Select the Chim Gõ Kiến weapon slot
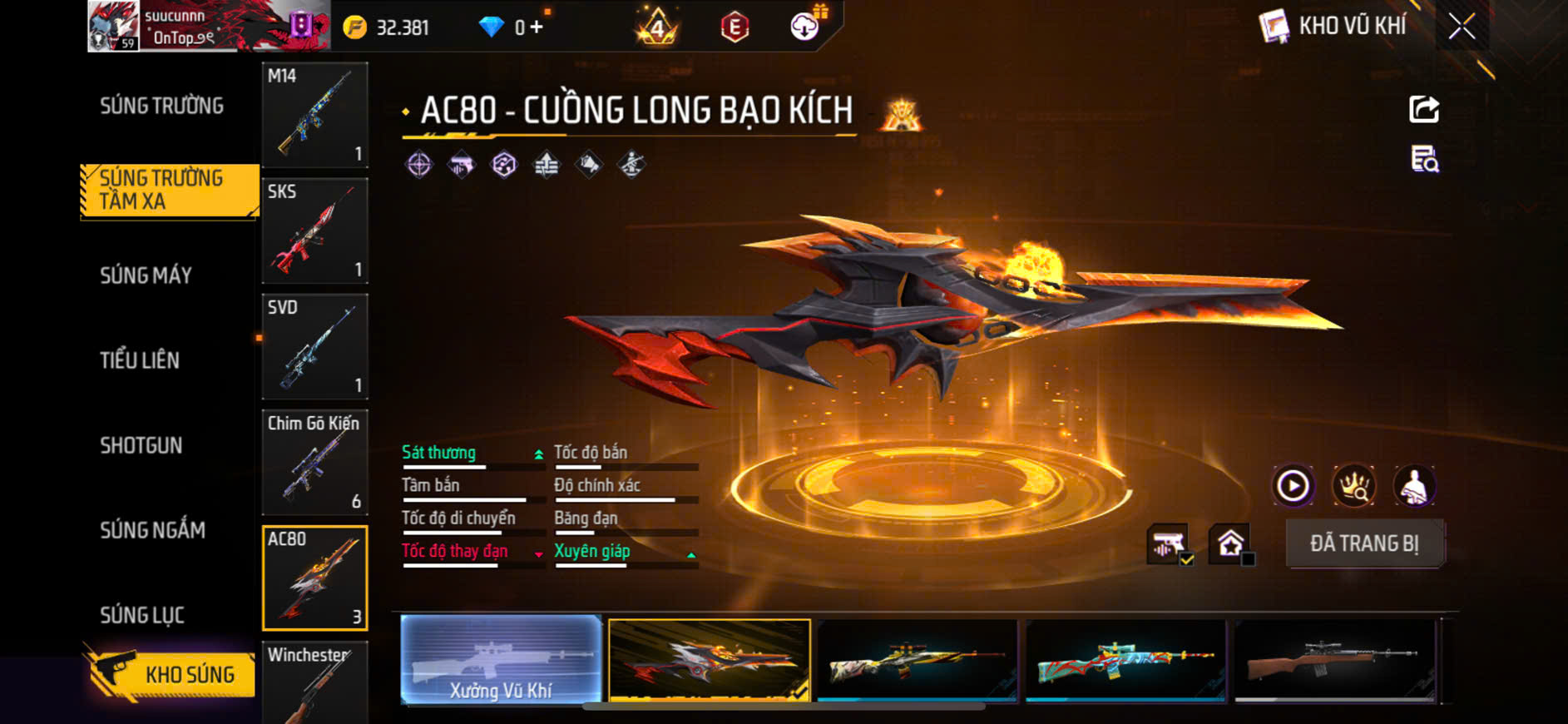Screen dimensions: 1568x724 (314, 462)
